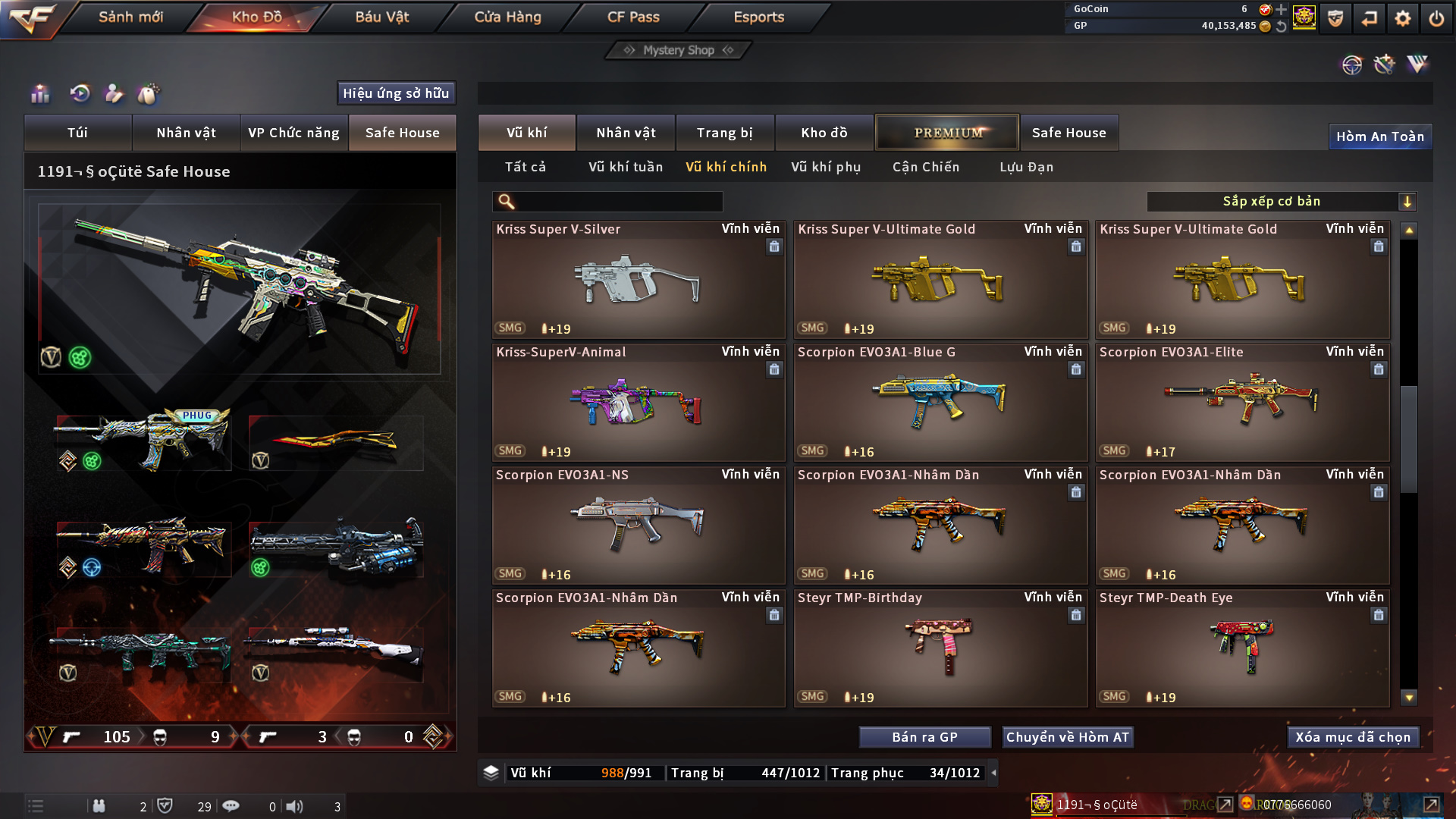Click the Bán ra GP button
This screenshot has width=1456, height=819.
pos(924,737)
